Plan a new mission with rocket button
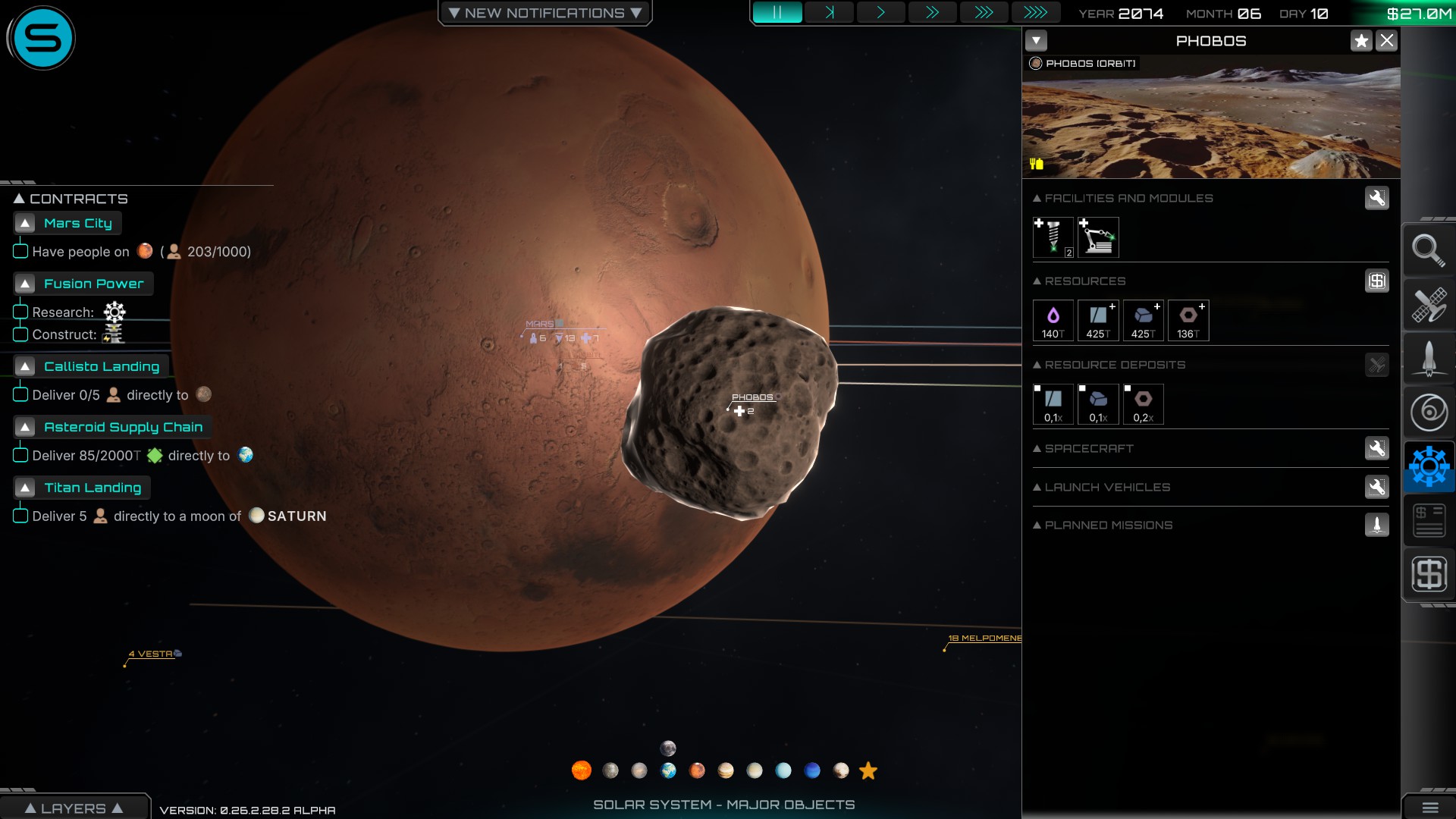The height and width of the screenshot is (819, 1456). 1376,525
